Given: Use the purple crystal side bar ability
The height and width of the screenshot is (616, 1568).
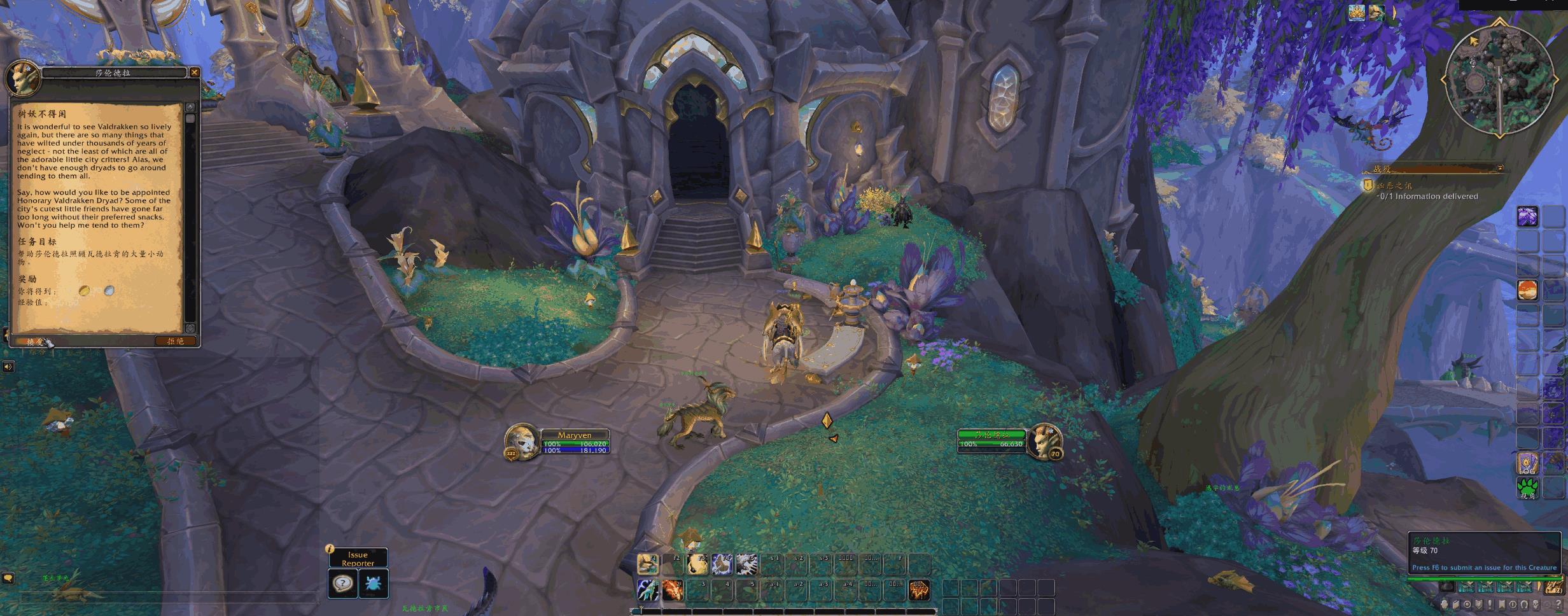Looking at the screenshot, I should click(x=1527, y=216).
